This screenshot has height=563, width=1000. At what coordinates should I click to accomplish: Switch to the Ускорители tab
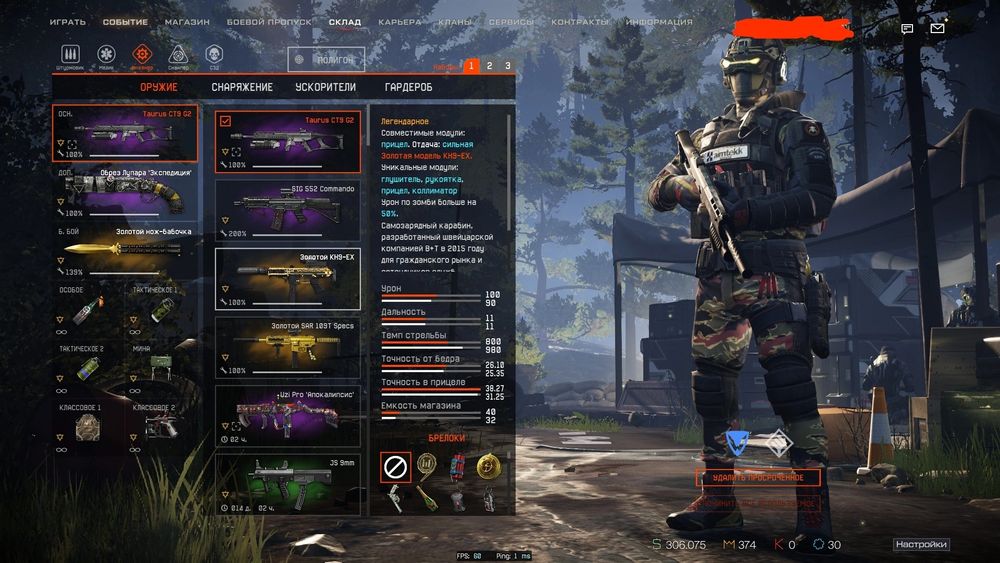(326, 87)
